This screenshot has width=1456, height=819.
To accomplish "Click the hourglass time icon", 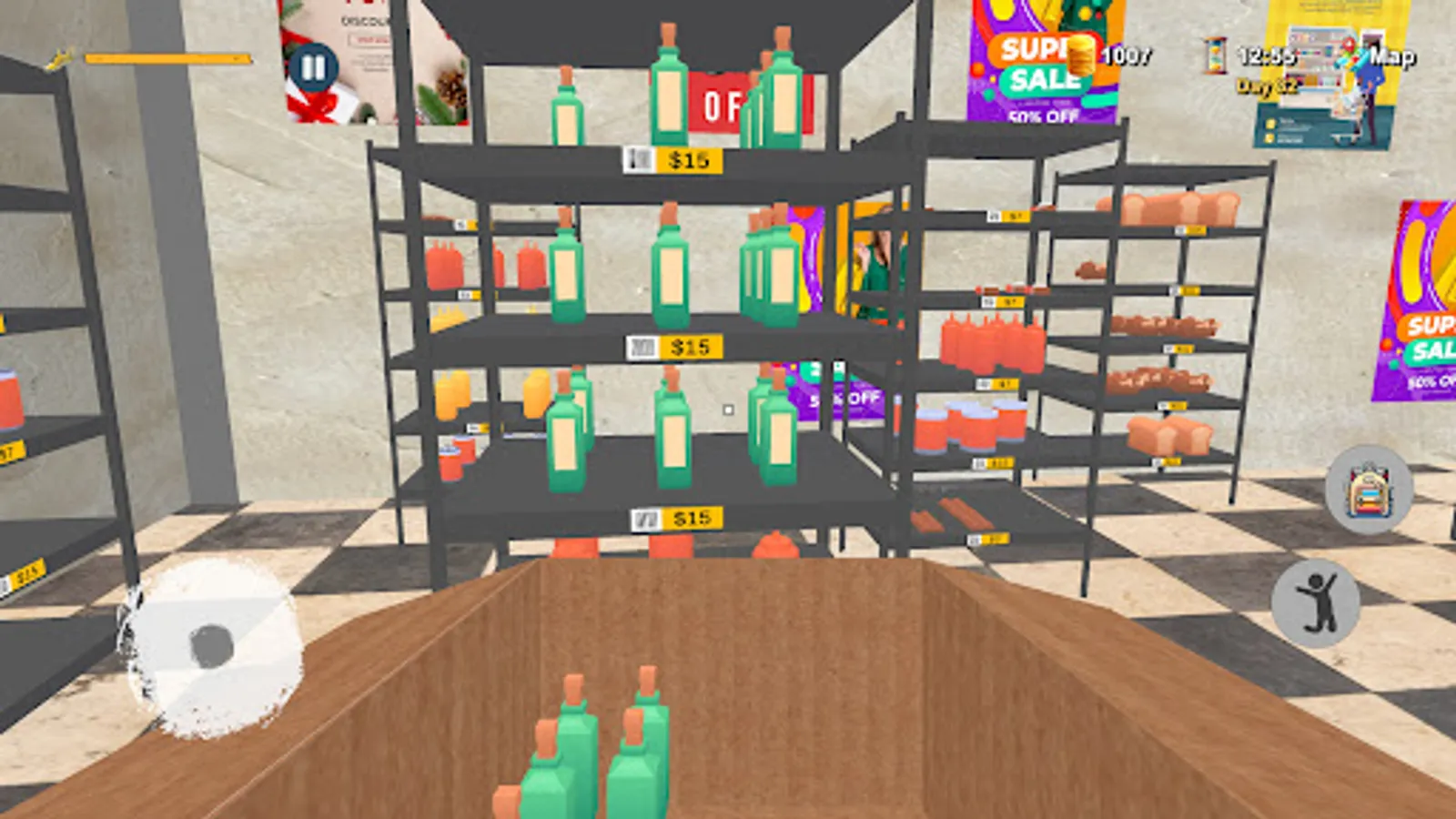I will click(x=1217, y=55).
